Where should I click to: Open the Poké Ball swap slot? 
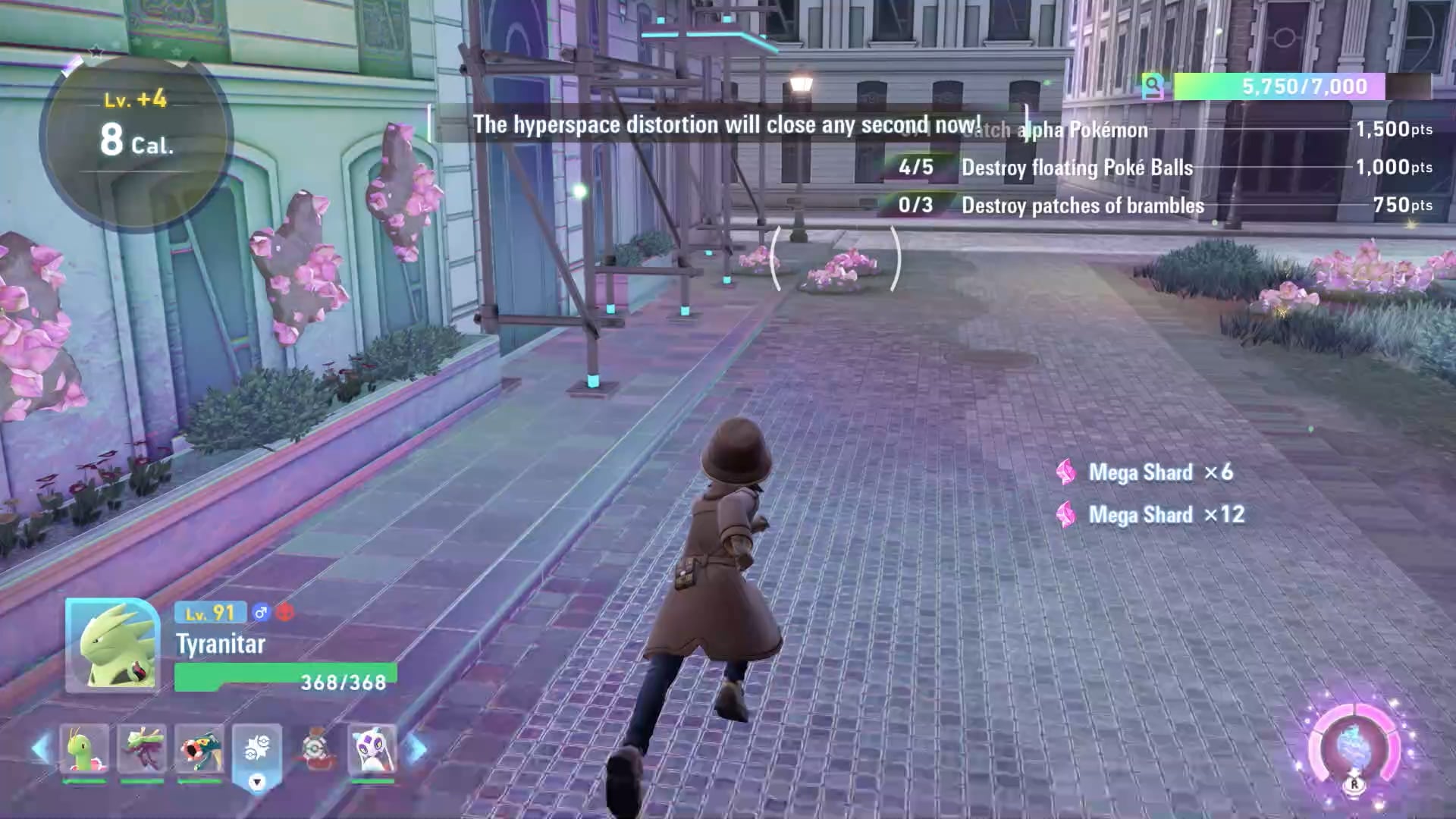click(257, 752)
